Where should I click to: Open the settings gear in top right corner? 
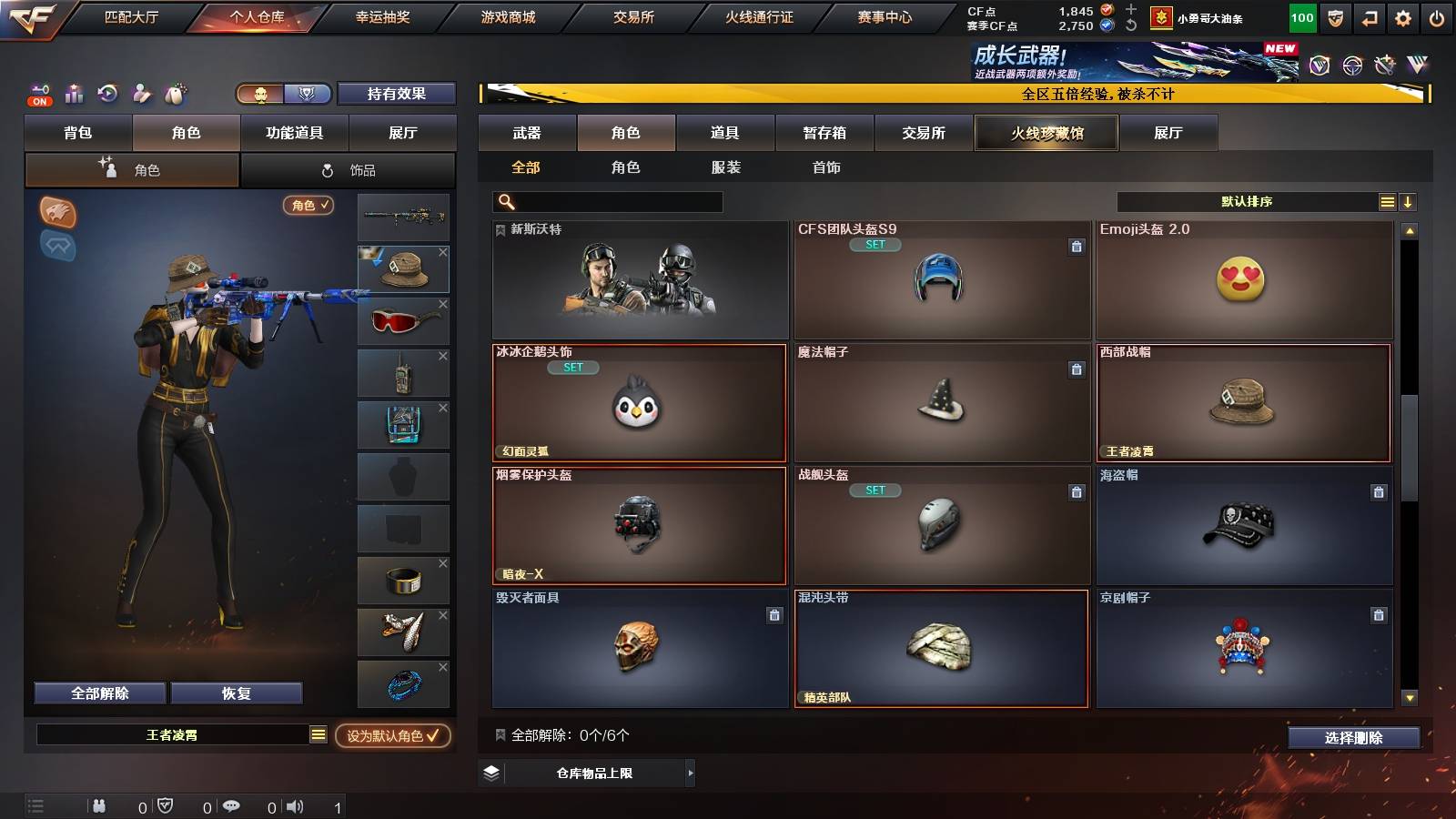coord(1402,16)
